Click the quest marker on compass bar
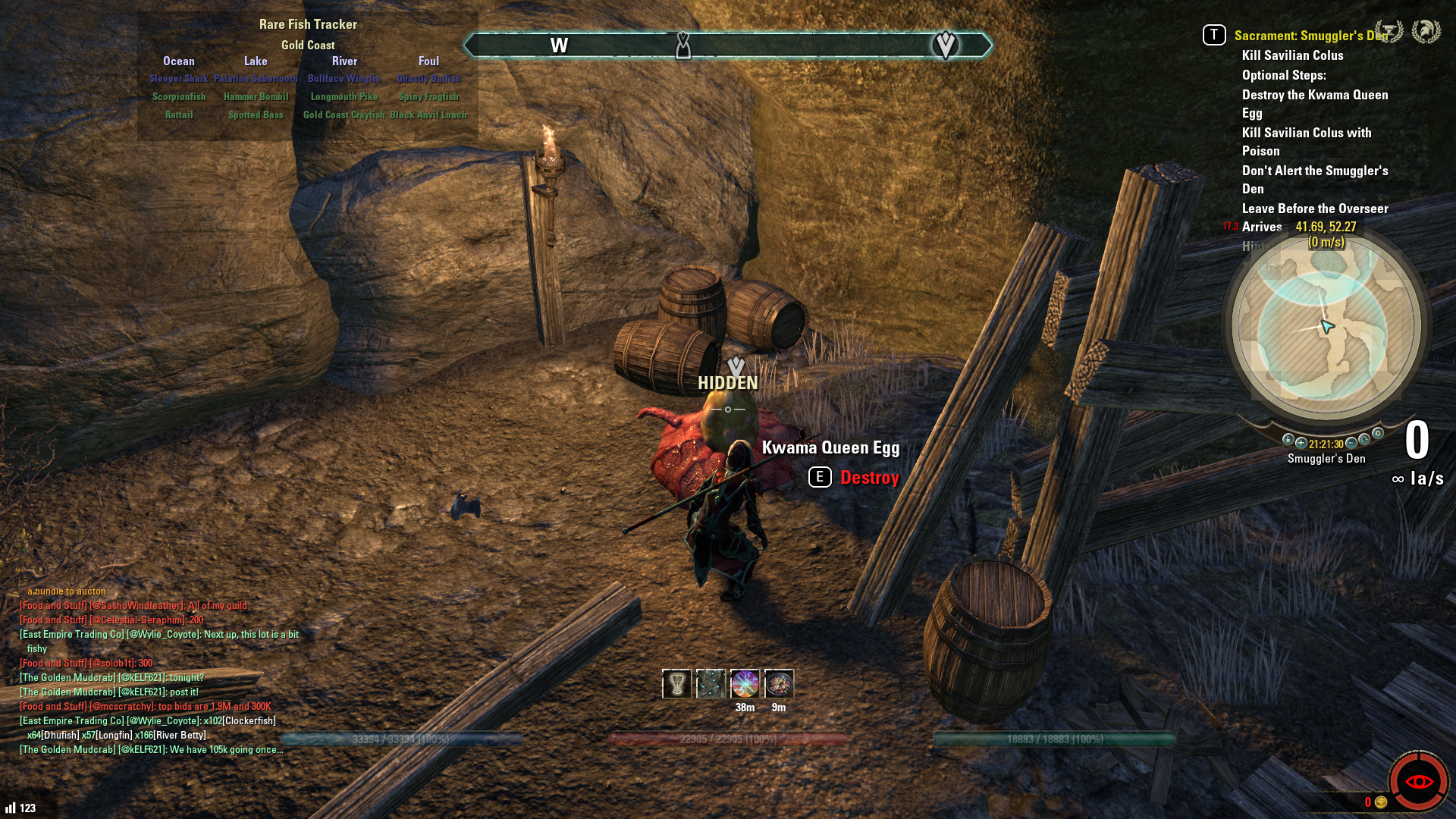This screenshot has height=819, width=1456. [945, 45]
